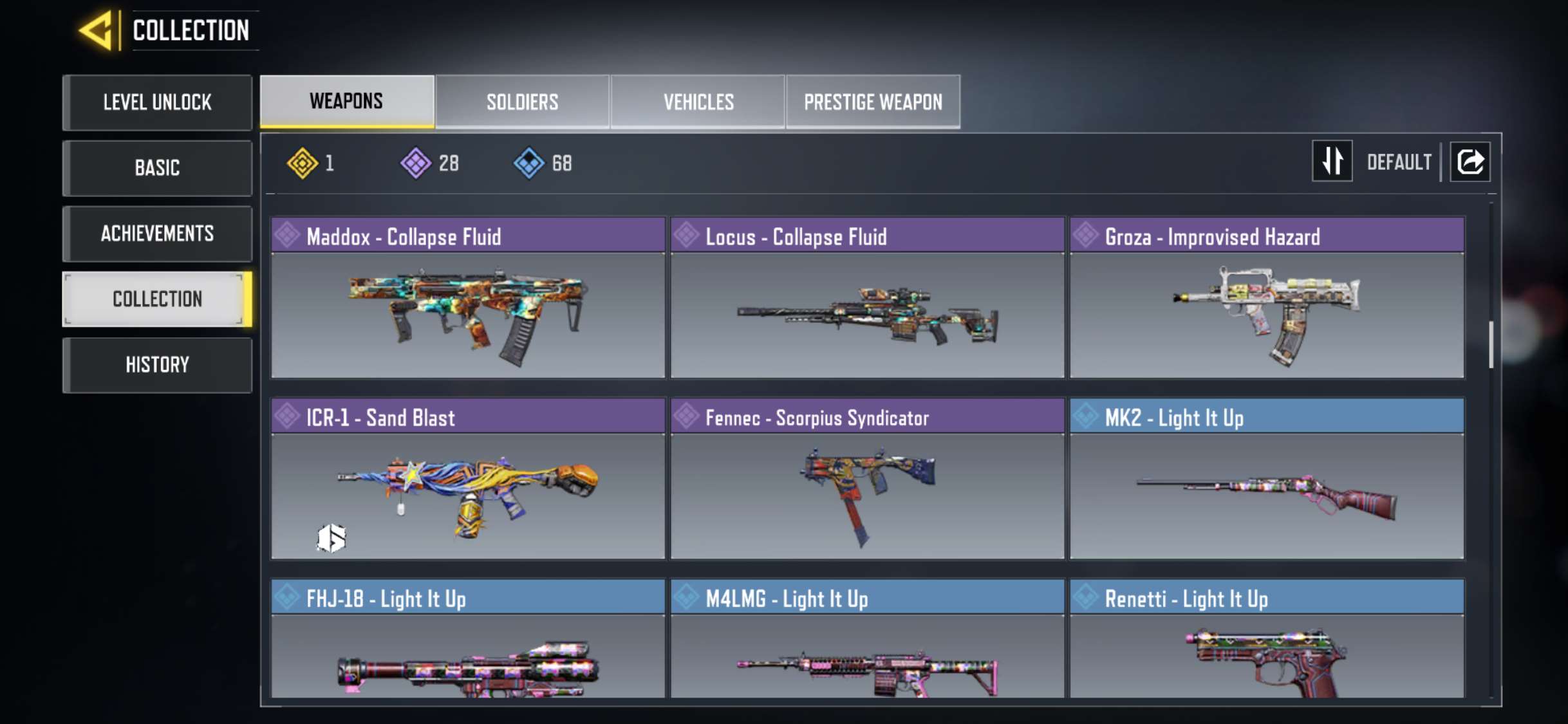Switch to the SOLDIERS tab
The height and width of the screenshot is (724, 1568).
pyautogui.click(x=522, y=101)
